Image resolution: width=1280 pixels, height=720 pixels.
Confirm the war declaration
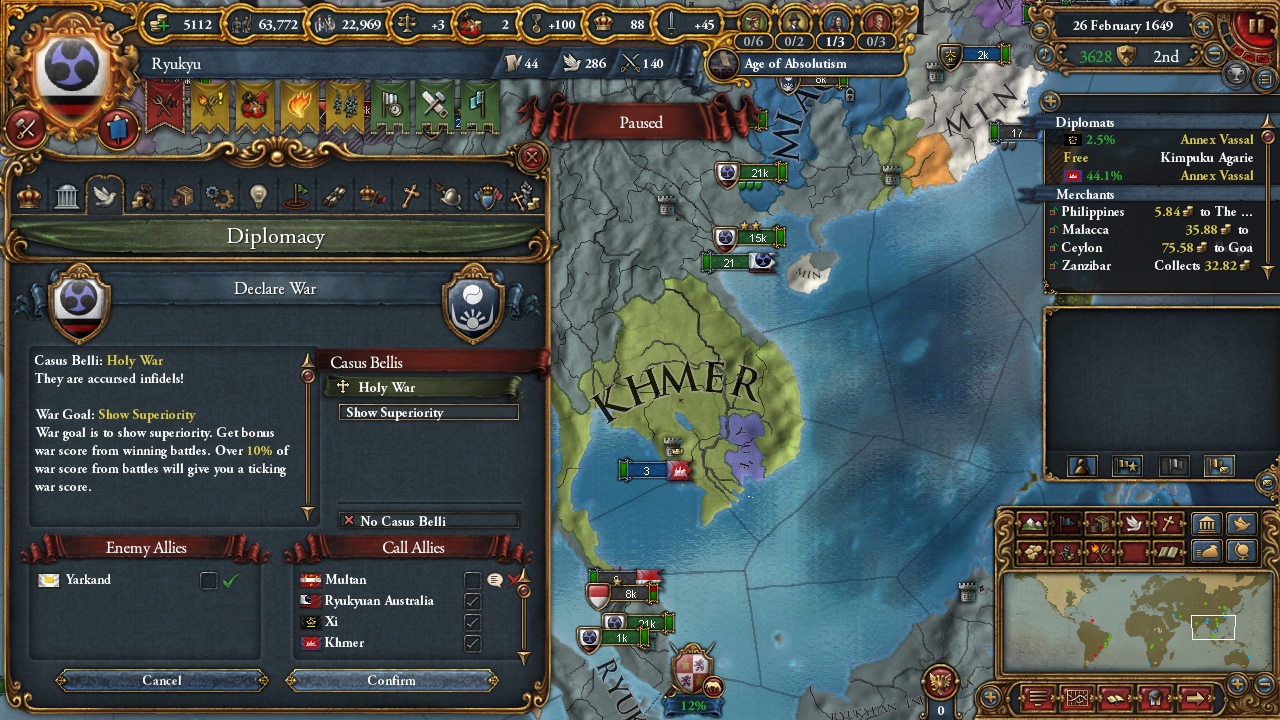392,680
